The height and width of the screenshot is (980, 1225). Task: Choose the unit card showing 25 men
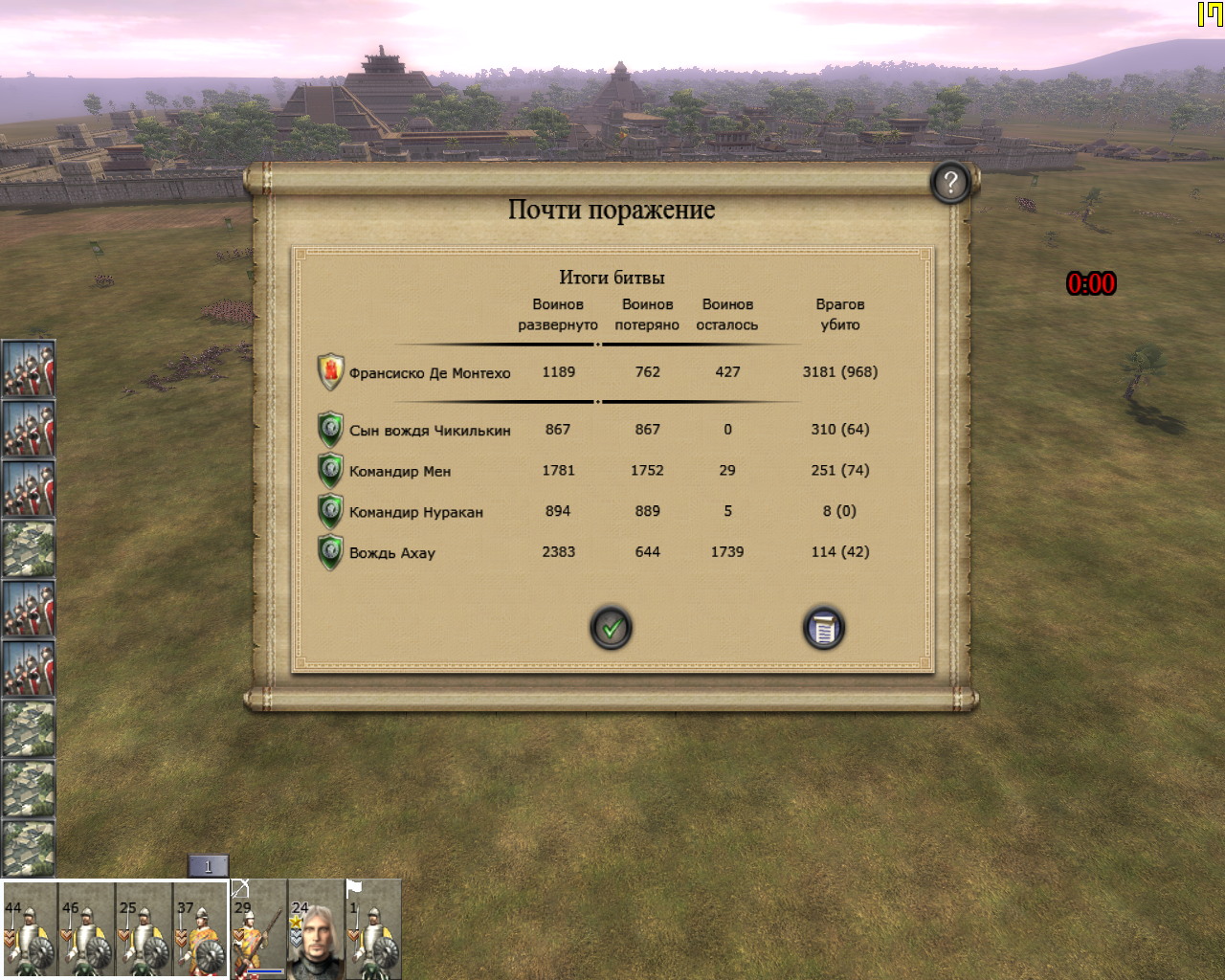pyautogui.click(x=145, y=929)
